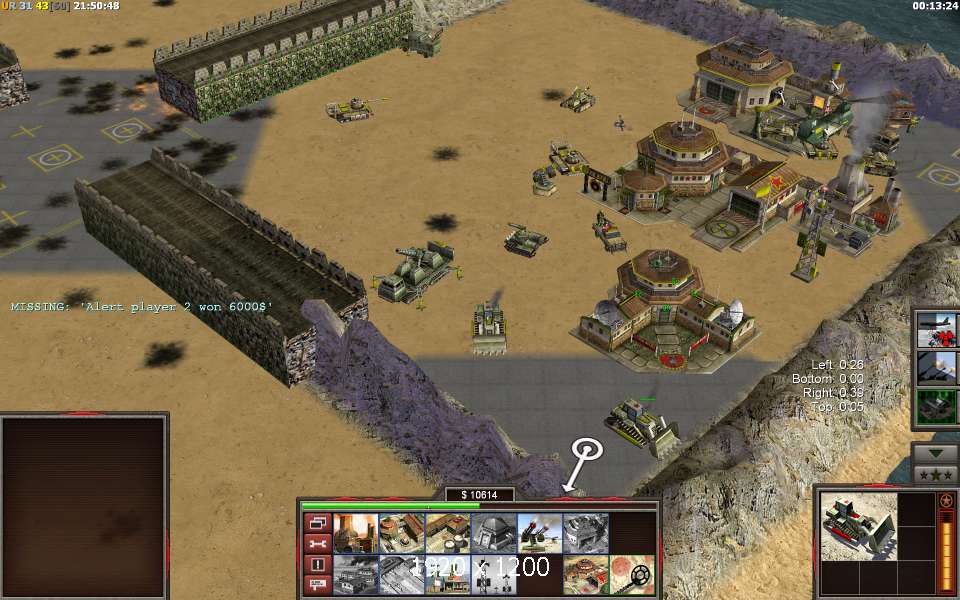
Task: Select the Bunker build icon
Action: (x=493, y=533)
